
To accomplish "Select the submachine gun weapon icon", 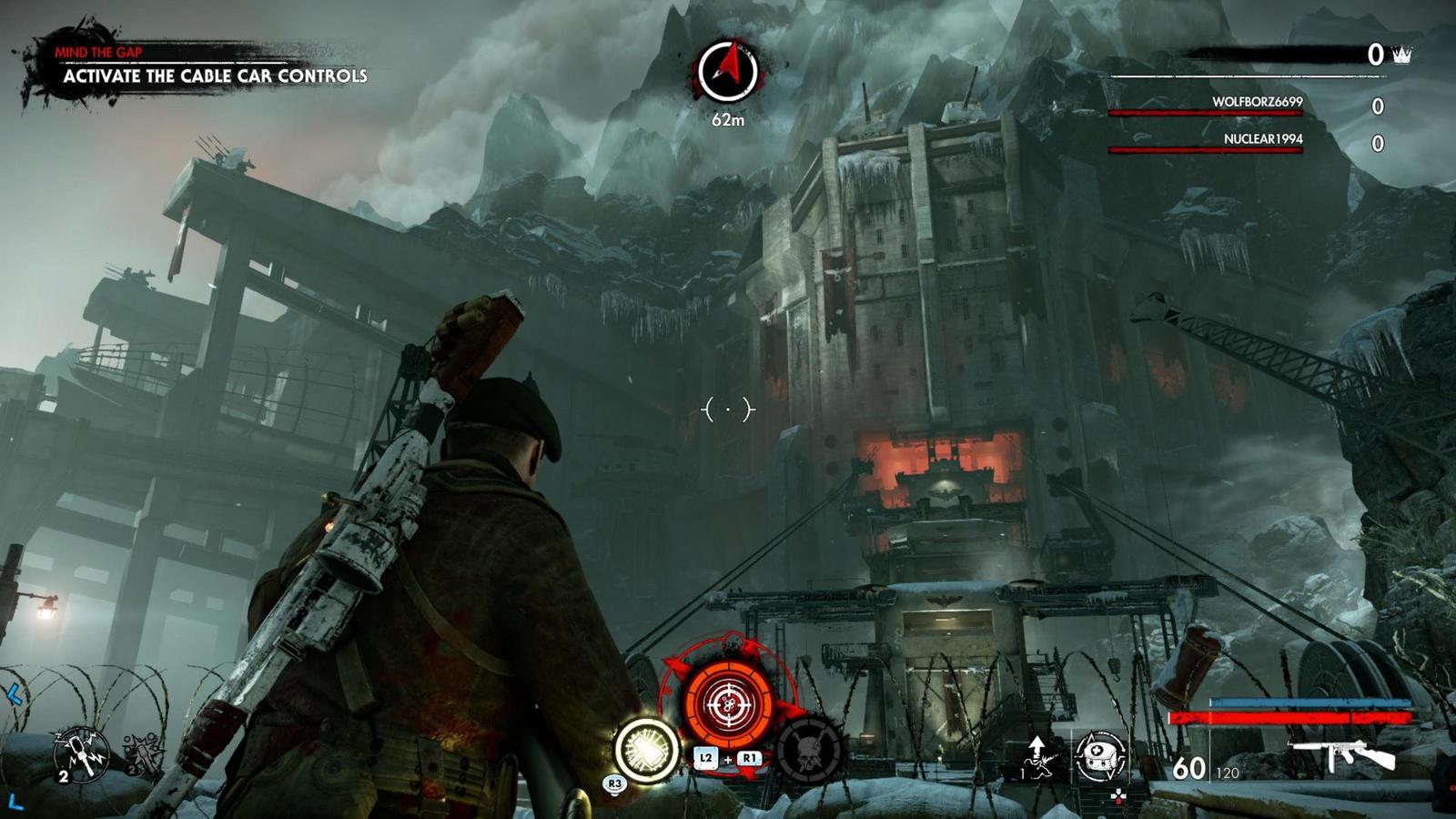I will [x=1343, y=754].
